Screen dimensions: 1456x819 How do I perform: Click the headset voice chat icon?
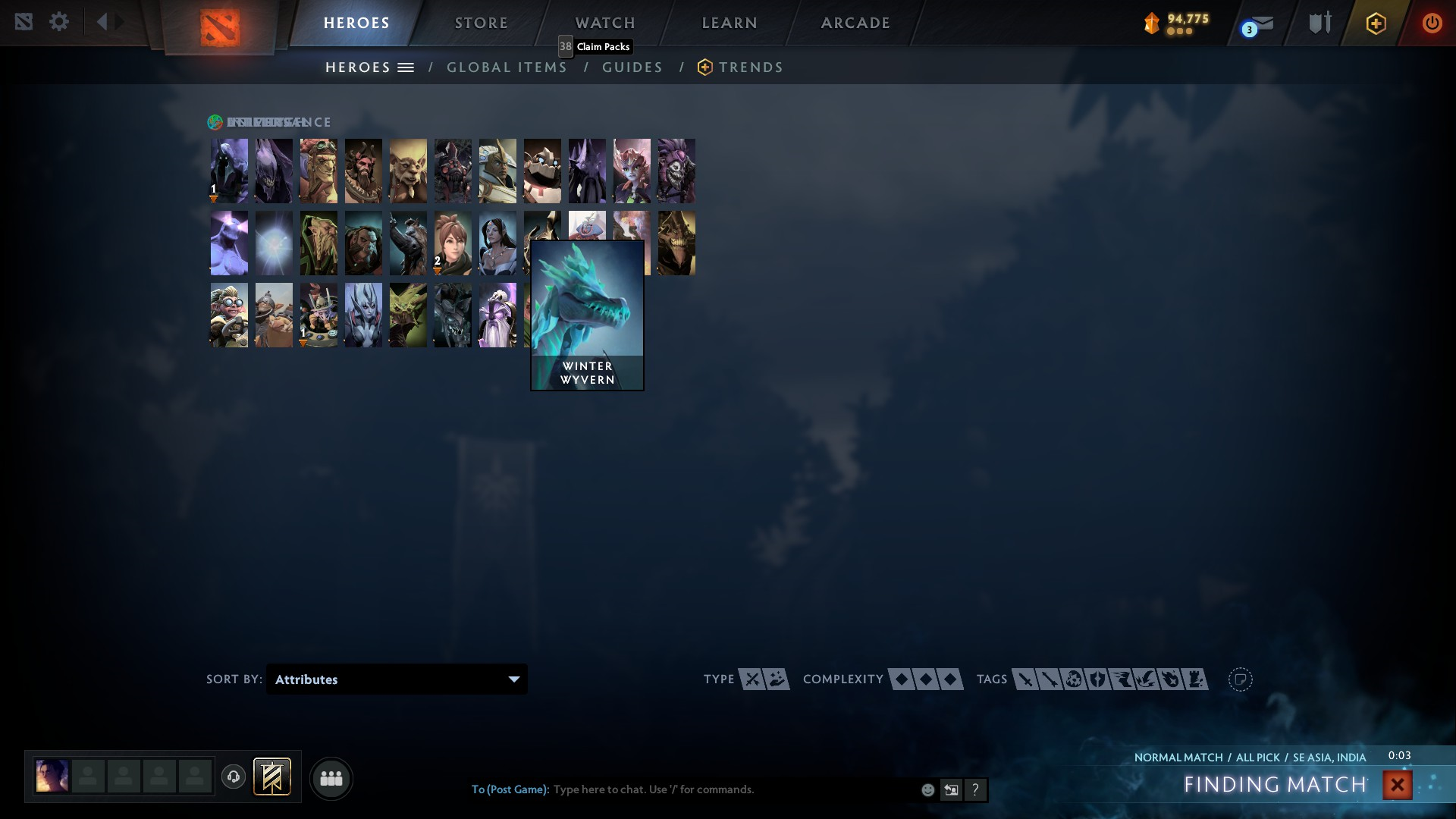tap(234, 777)
